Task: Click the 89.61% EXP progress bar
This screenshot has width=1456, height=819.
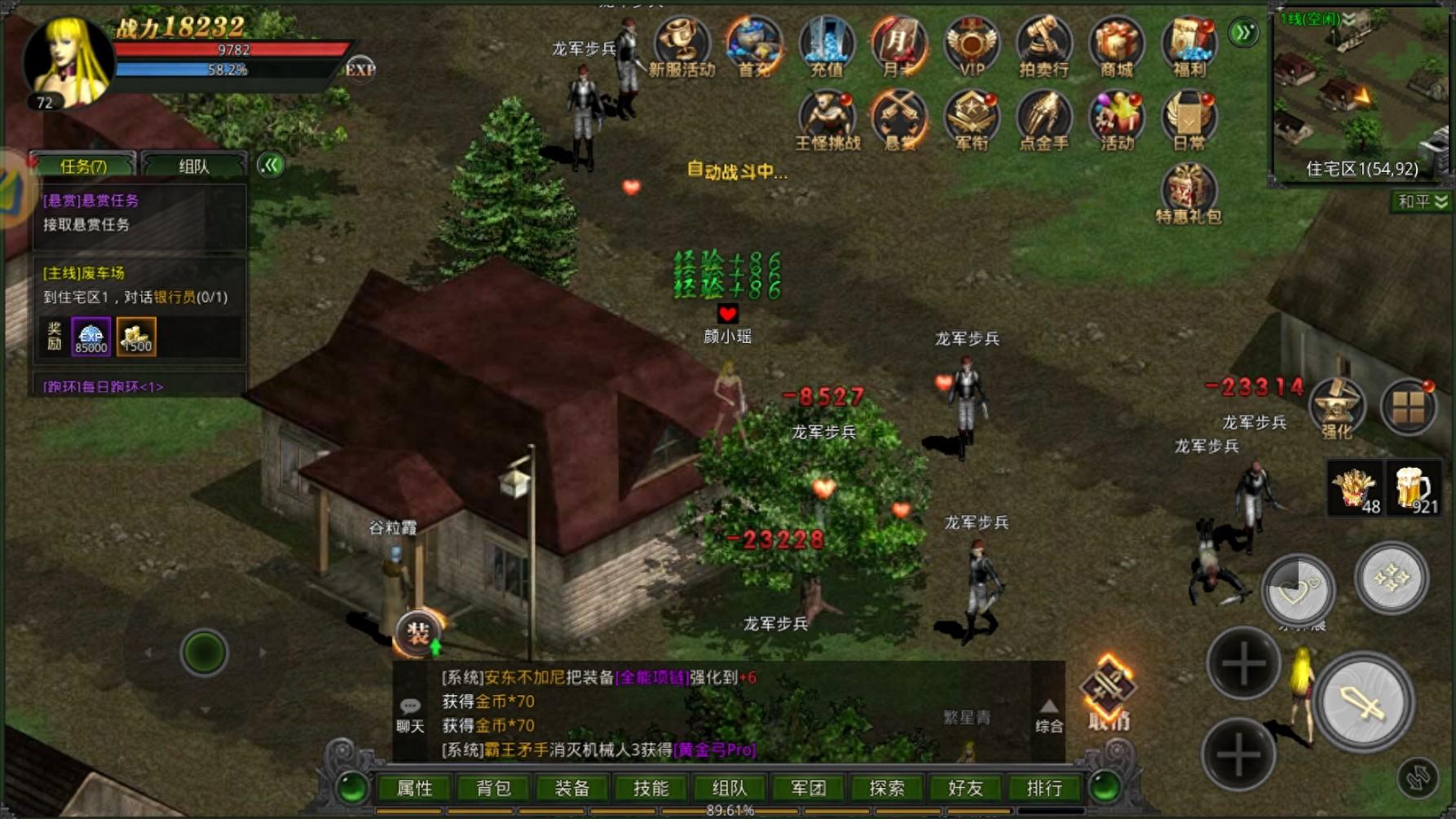Action: click(x=729, y=811)
